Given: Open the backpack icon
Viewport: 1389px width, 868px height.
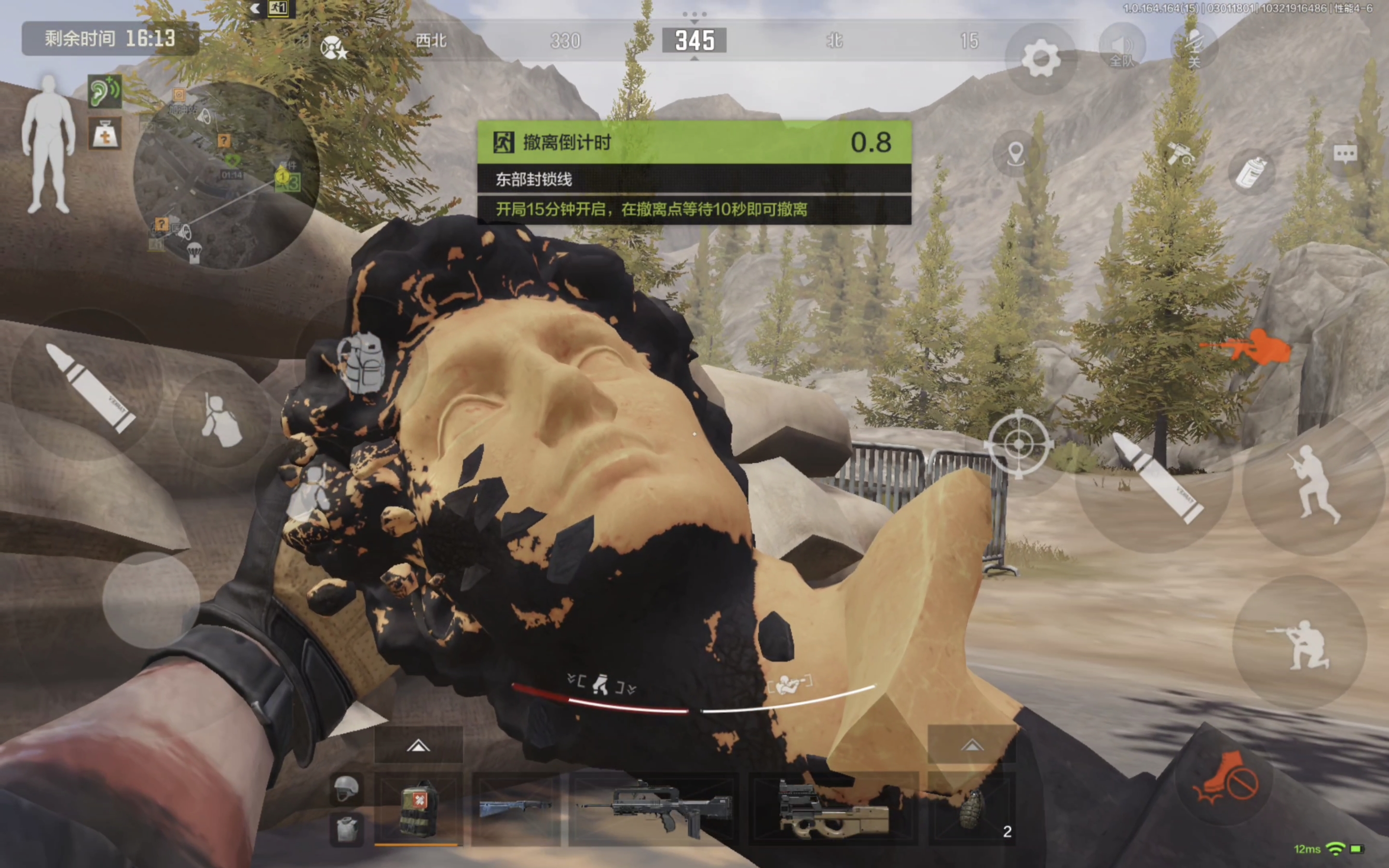Looking at the screenshot, I should pyautogui.click(x=362, y=363).
